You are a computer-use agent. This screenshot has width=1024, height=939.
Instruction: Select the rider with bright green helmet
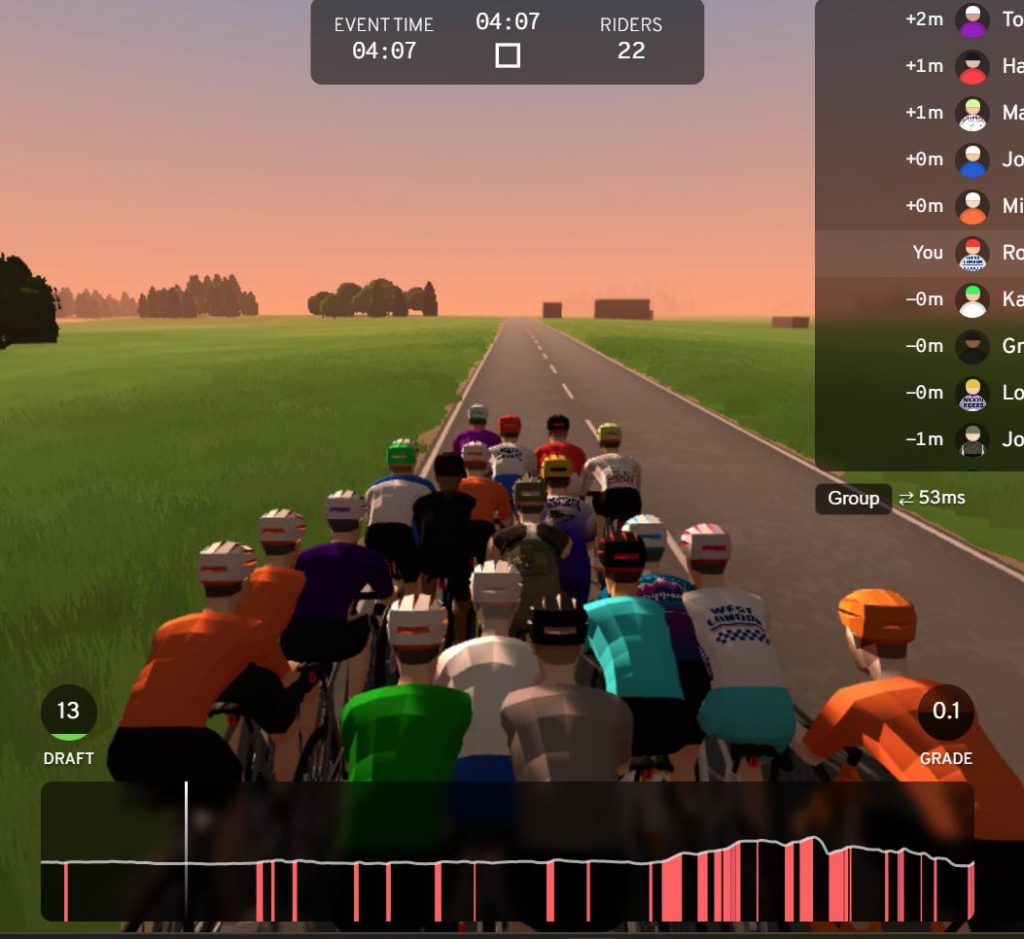point(972,299)
